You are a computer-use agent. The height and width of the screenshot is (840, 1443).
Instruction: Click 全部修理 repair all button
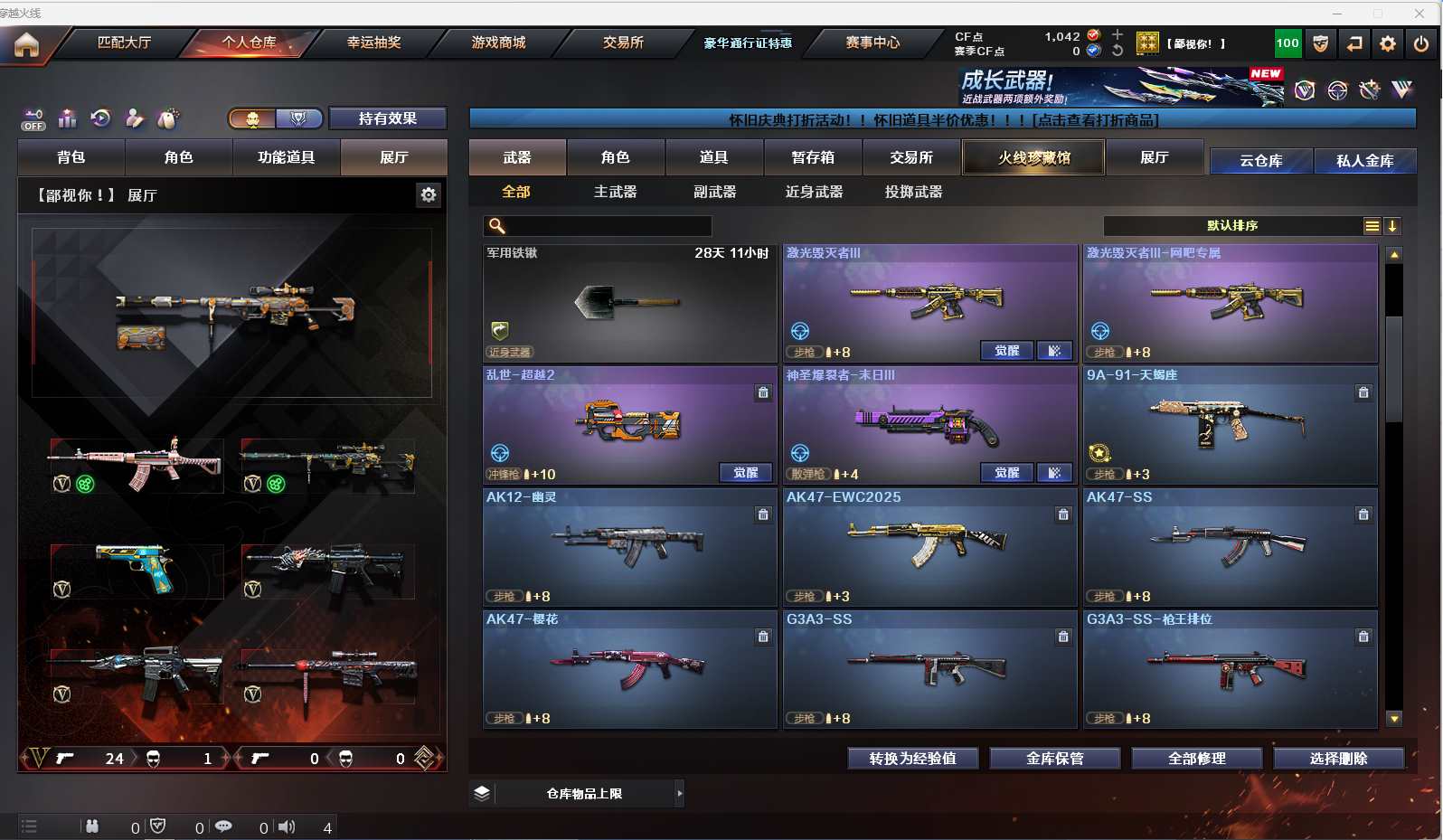[x=1196, y=759]
